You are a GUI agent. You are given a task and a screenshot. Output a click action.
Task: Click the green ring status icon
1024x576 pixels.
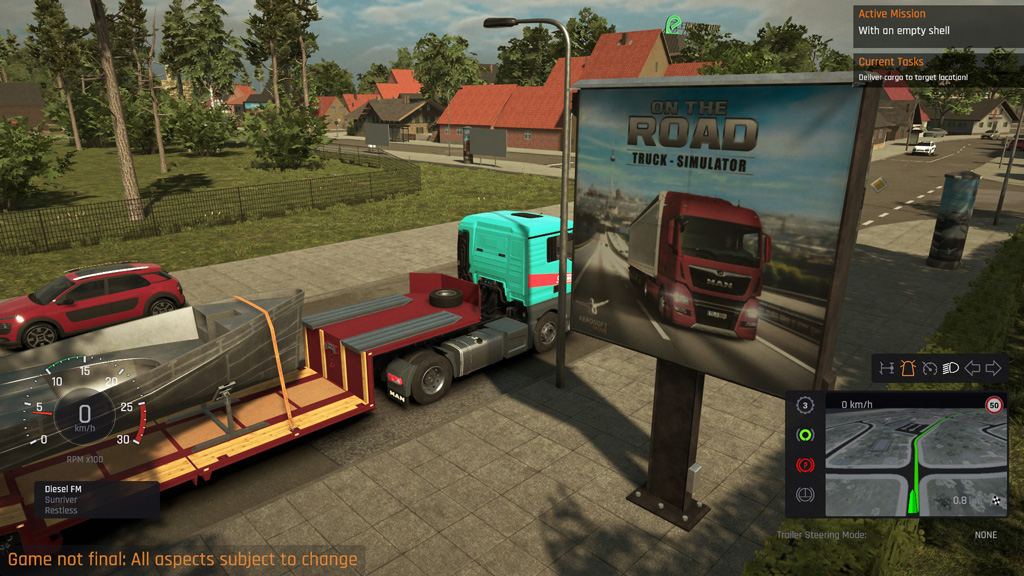click(803, 435)
